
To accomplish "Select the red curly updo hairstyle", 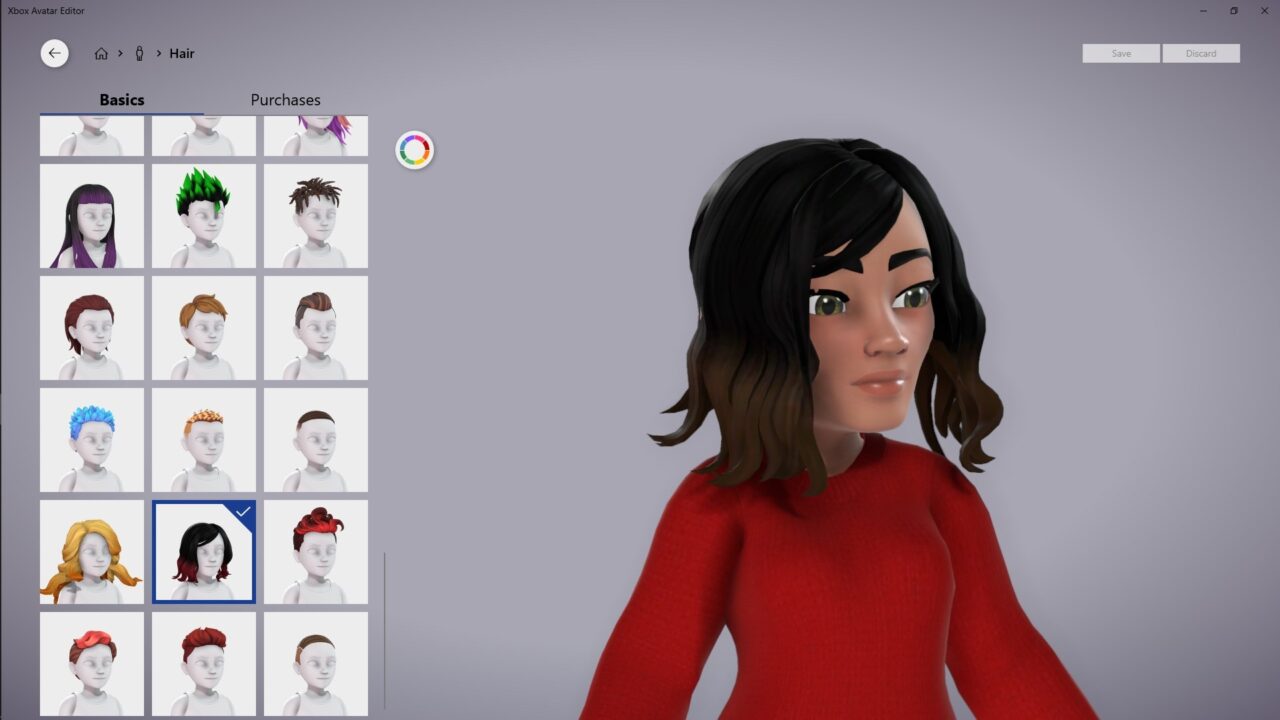I will pos(316,552).
